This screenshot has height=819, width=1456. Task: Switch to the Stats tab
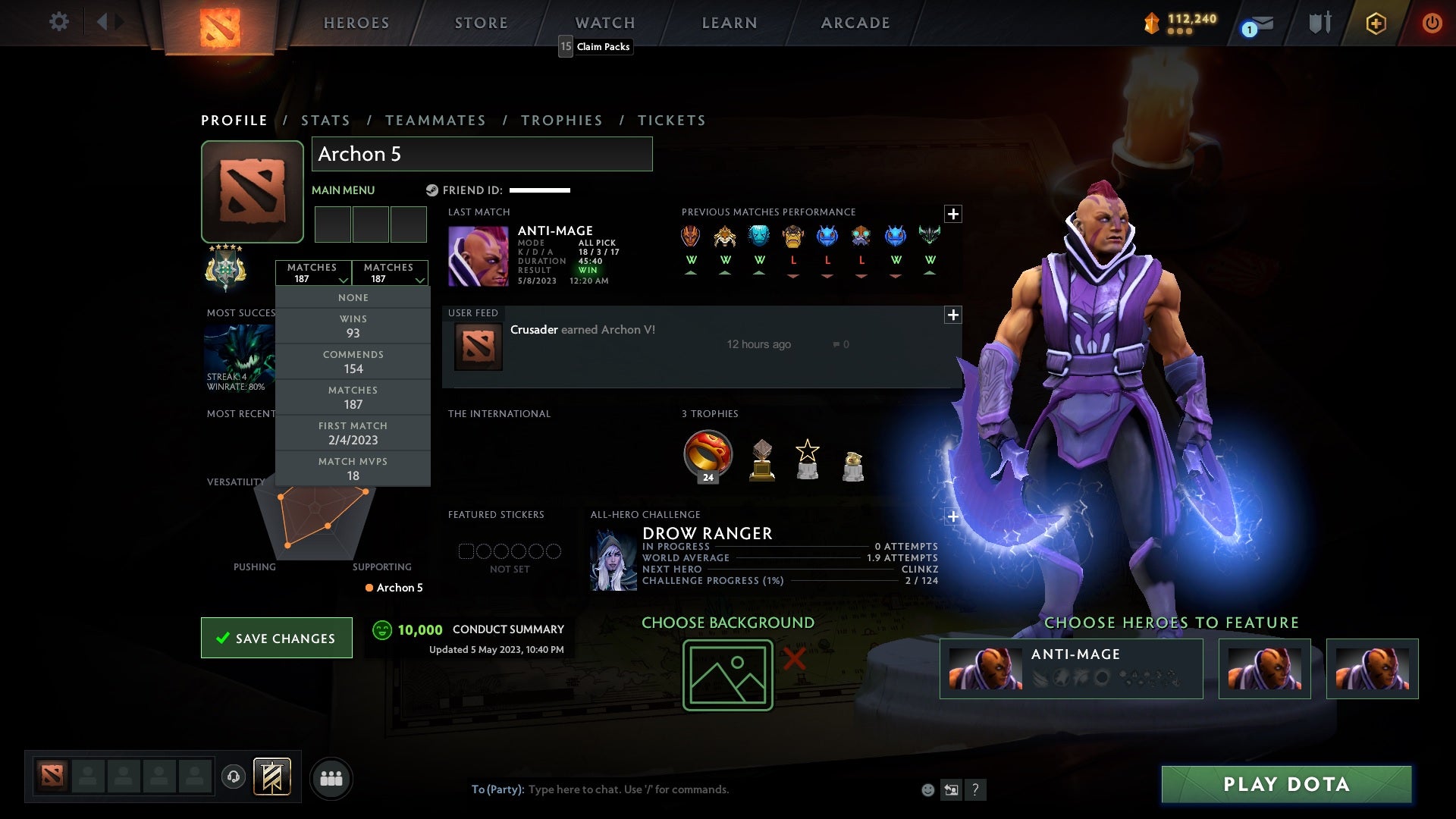tap(325, 121)
